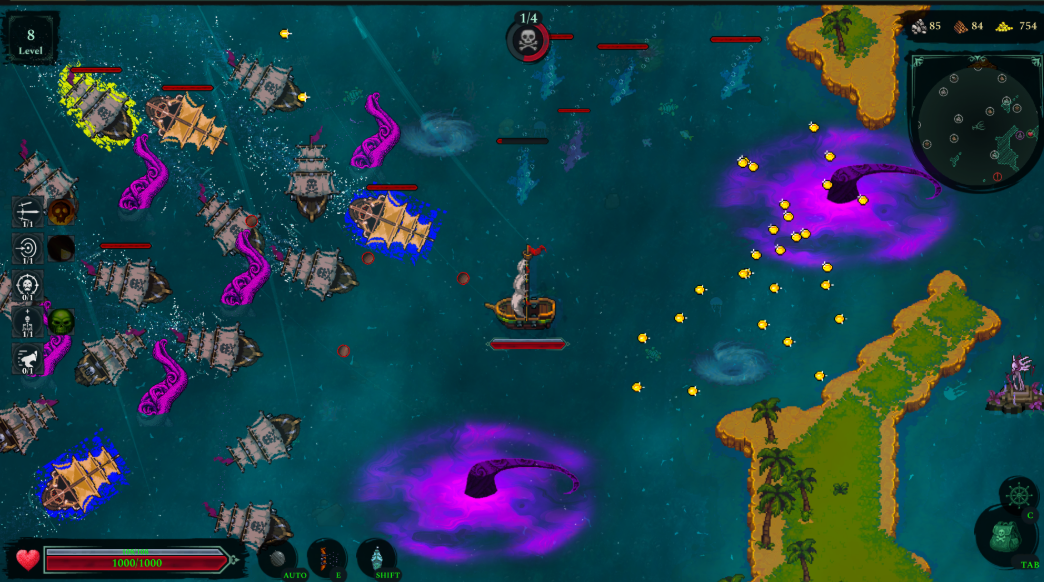The height and width of the screenshot is (582, 1044).
Task: Click the green skull status icon
Action: (x=62, y=321)
